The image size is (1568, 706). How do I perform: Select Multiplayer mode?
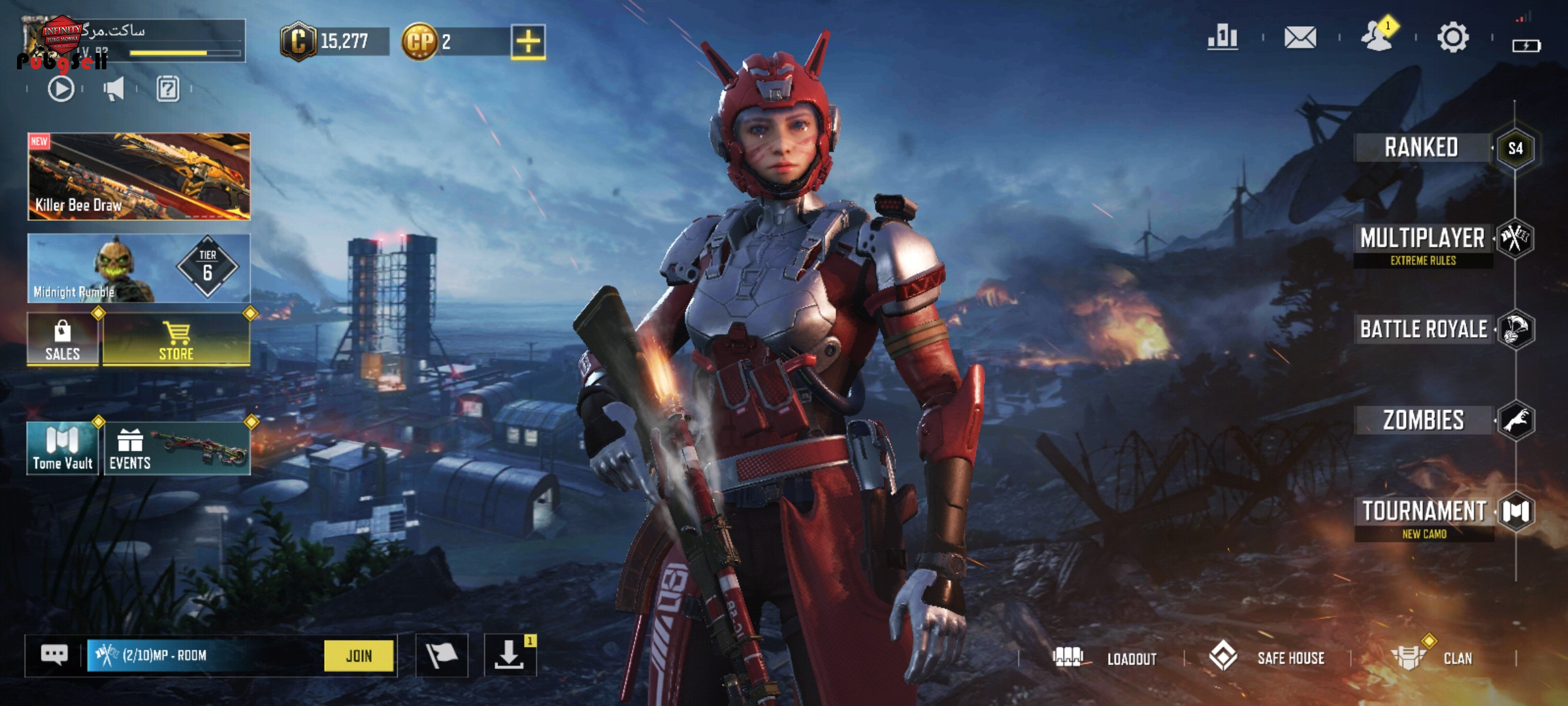pyautogui.click(x=1422, y=239)
